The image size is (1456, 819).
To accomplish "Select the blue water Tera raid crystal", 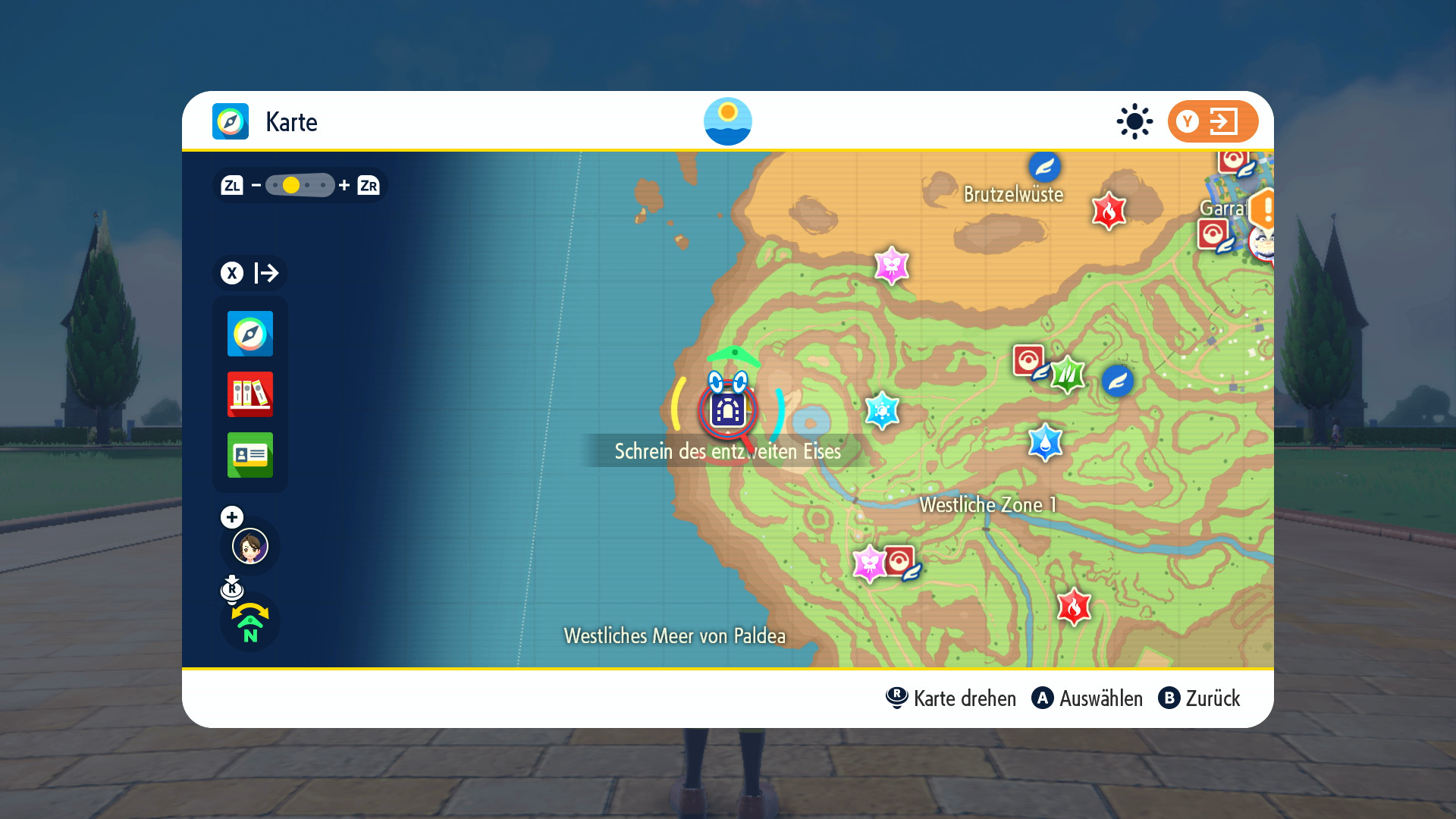I will [1045, 443].
